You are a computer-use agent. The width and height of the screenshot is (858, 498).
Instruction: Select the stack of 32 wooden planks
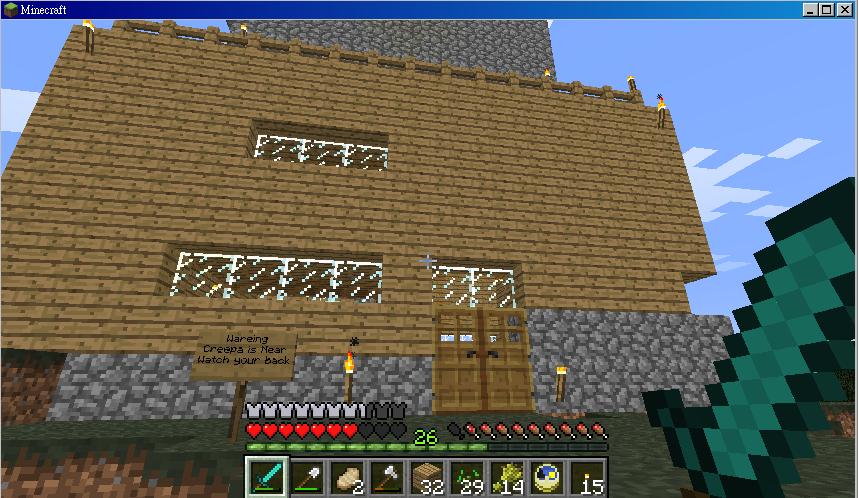[x=427, y=478]
